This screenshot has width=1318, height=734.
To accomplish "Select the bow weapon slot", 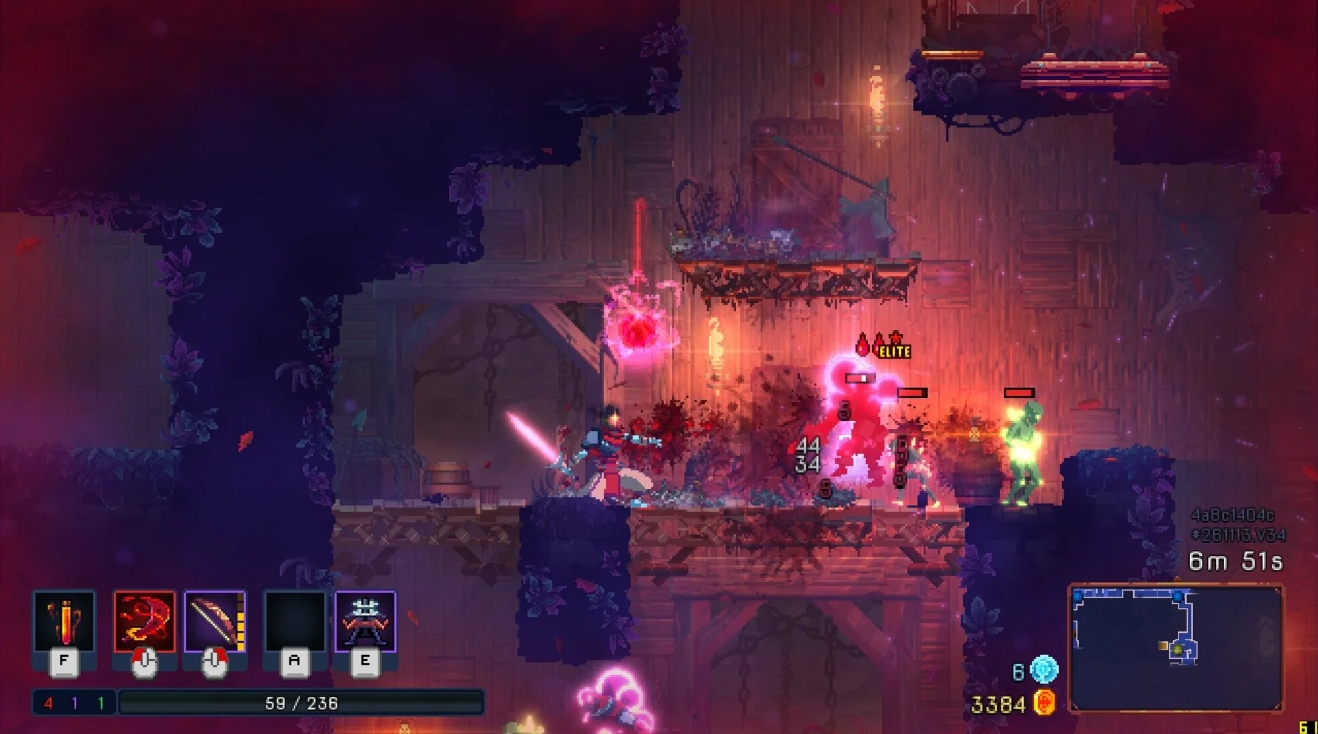I will (x=213, y=621).
